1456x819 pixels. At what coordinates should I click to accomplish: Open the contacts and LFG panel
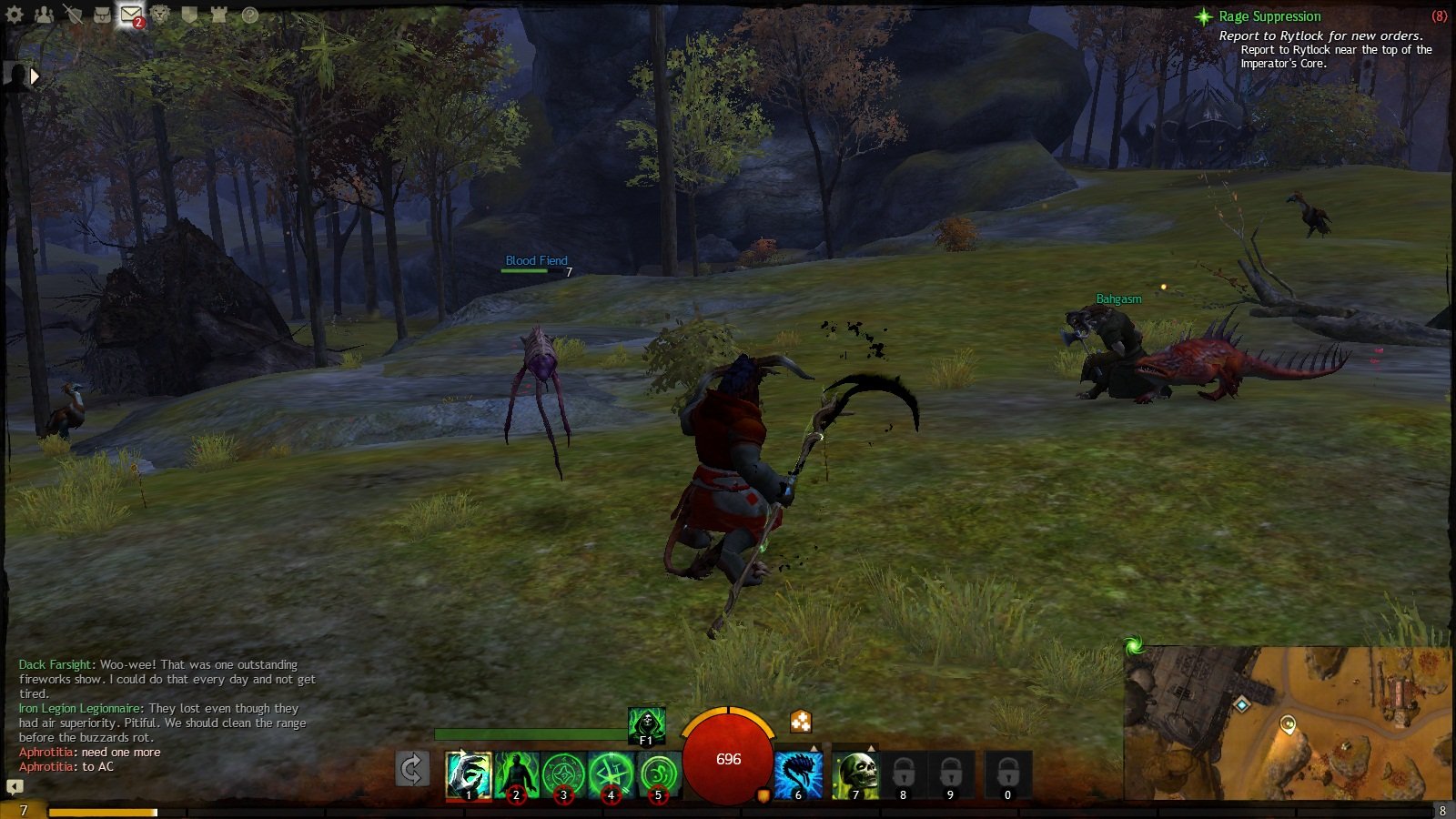(44, 15)
